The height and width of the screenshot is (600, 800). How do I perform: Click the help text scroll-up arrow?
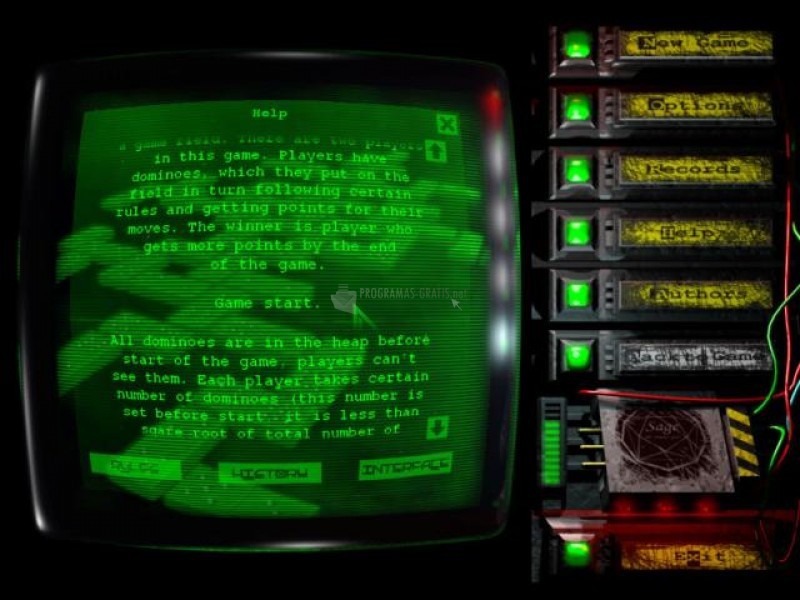(436, 152)
